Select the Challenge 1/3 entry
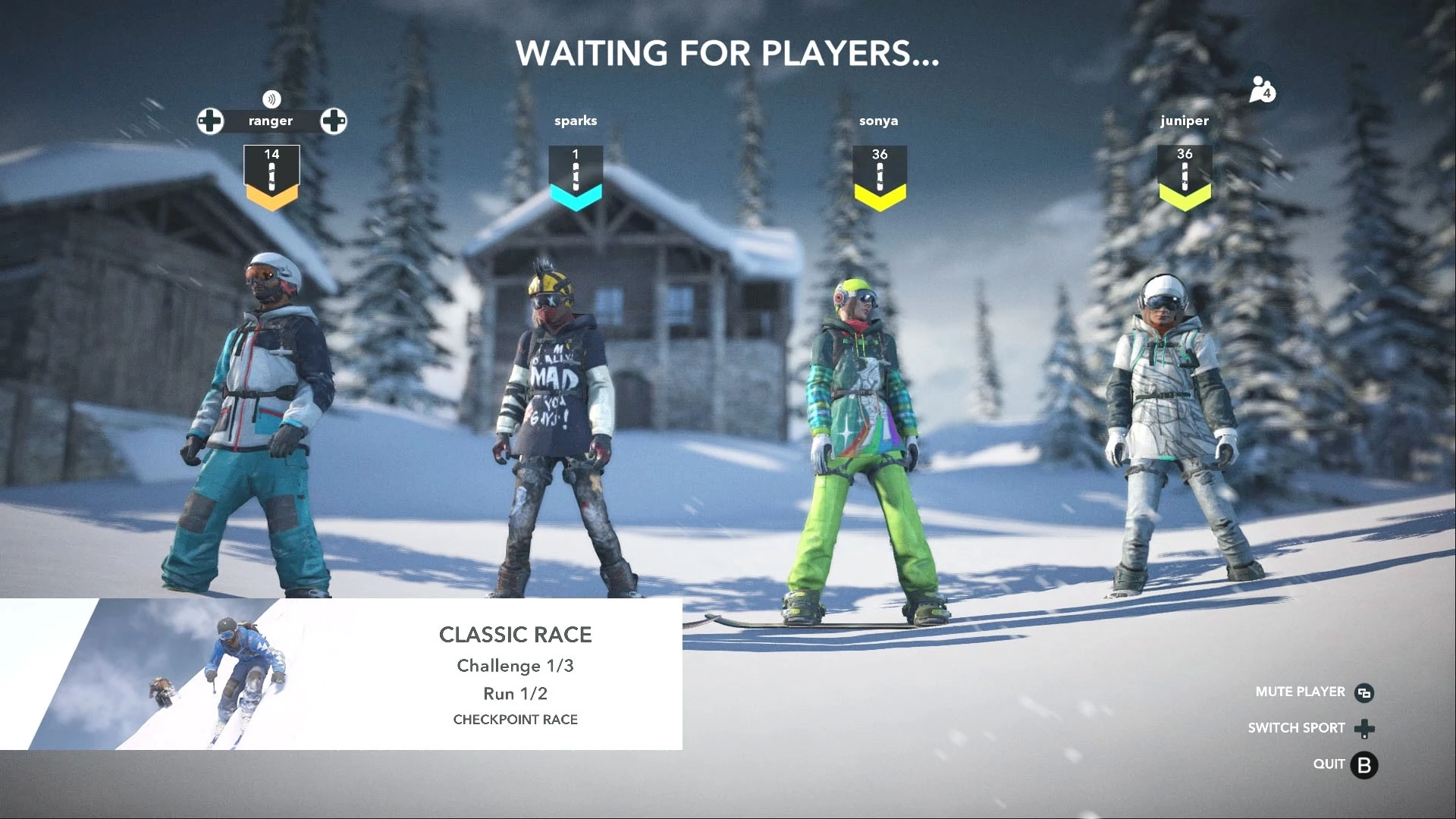Screen dimensions: 1456x819 point(516,666)
